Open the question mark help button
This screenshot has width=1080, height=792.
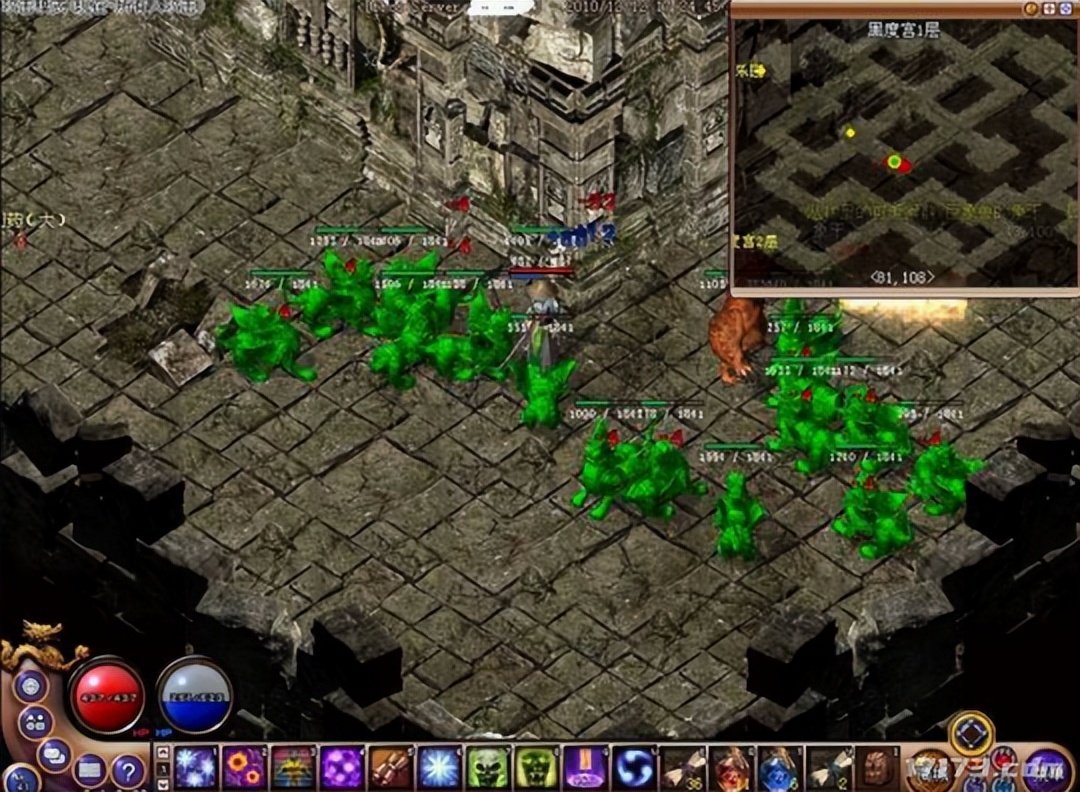(127, 770)
